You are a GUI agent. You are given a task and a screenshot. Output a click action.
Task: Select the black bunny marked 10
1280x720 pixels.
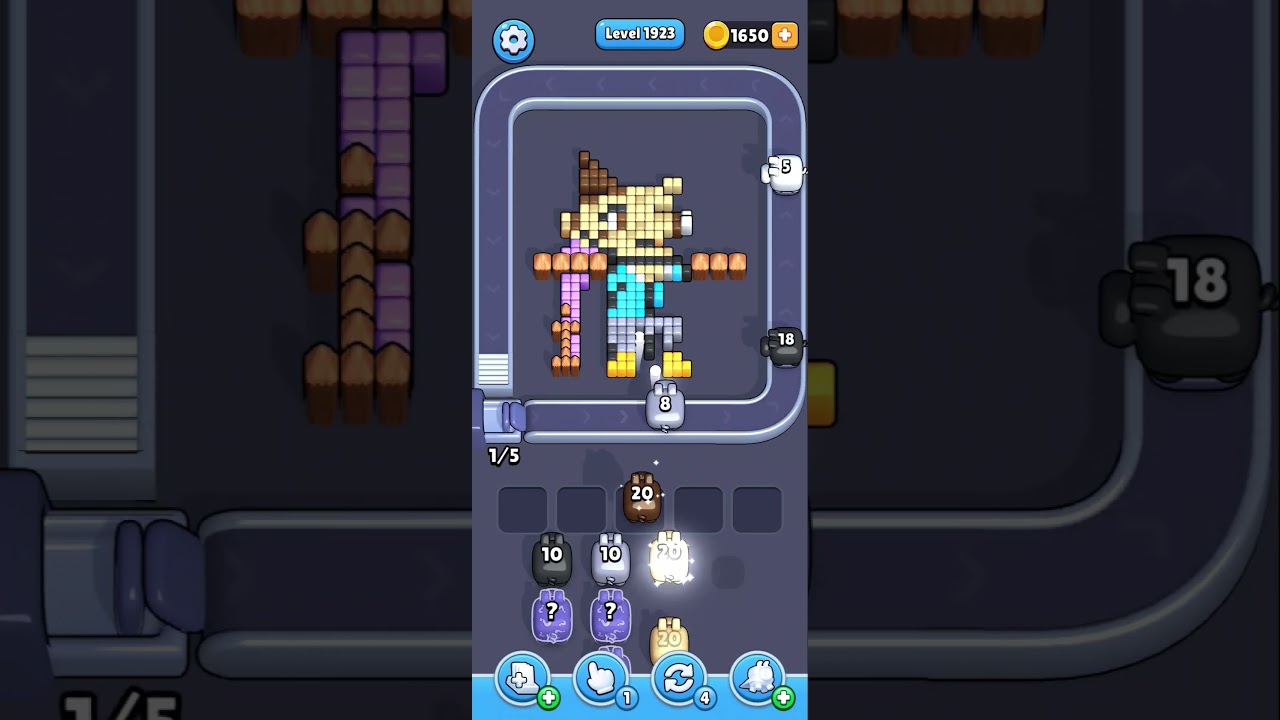551,558
